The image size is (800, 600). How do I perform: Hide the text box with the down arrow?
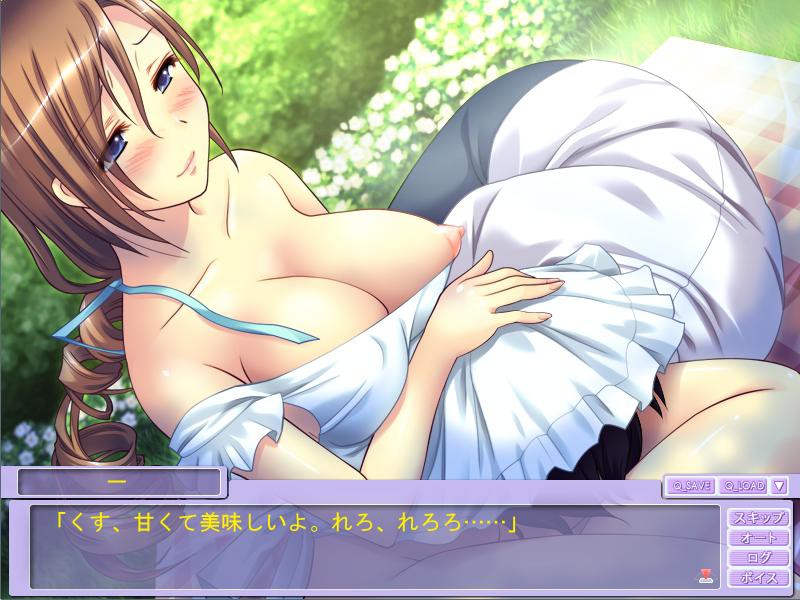coord(779,486)
